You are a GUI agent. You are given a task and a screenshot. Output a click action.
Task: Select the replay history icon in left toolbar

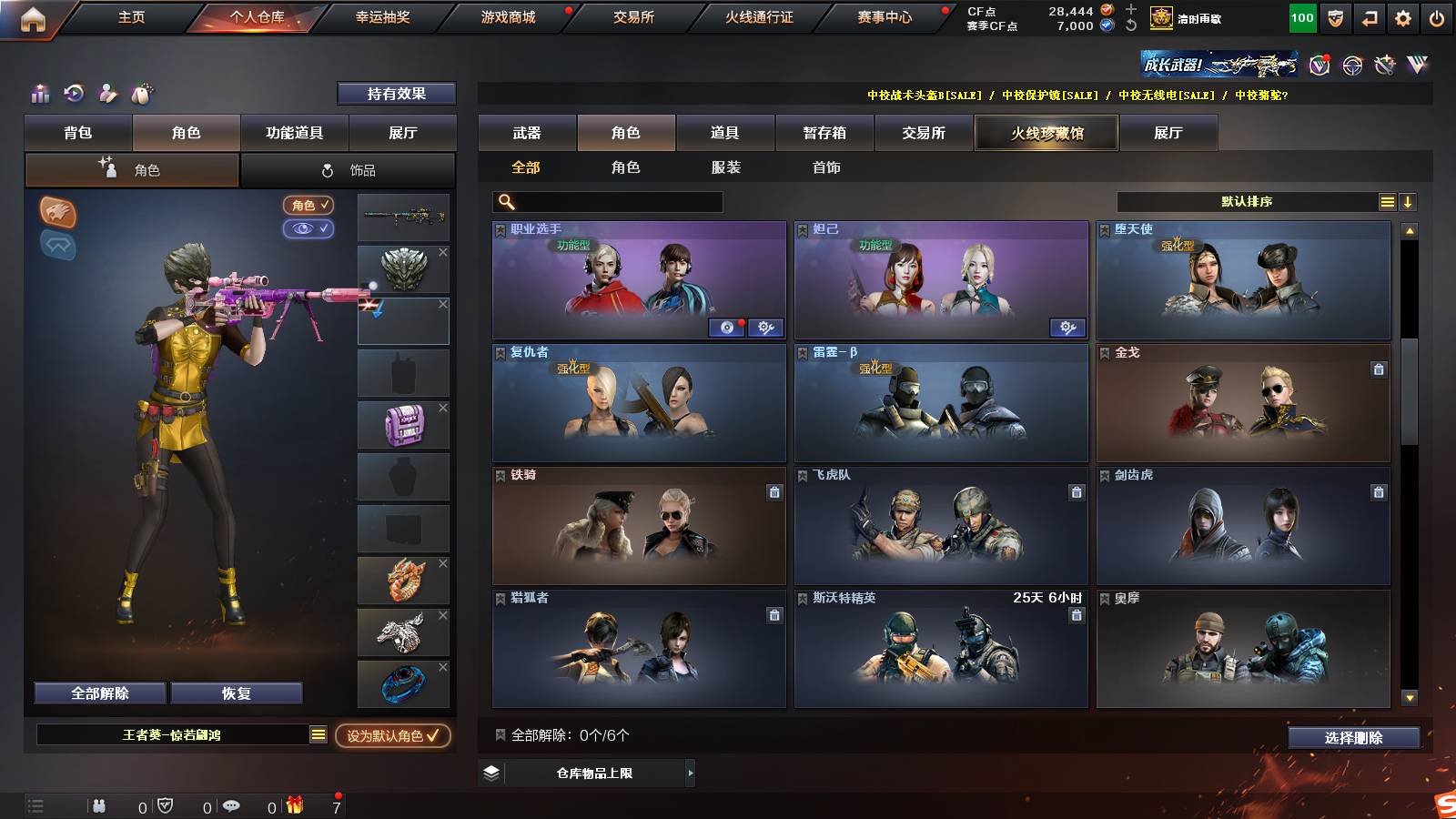click(x=72, y=94)
